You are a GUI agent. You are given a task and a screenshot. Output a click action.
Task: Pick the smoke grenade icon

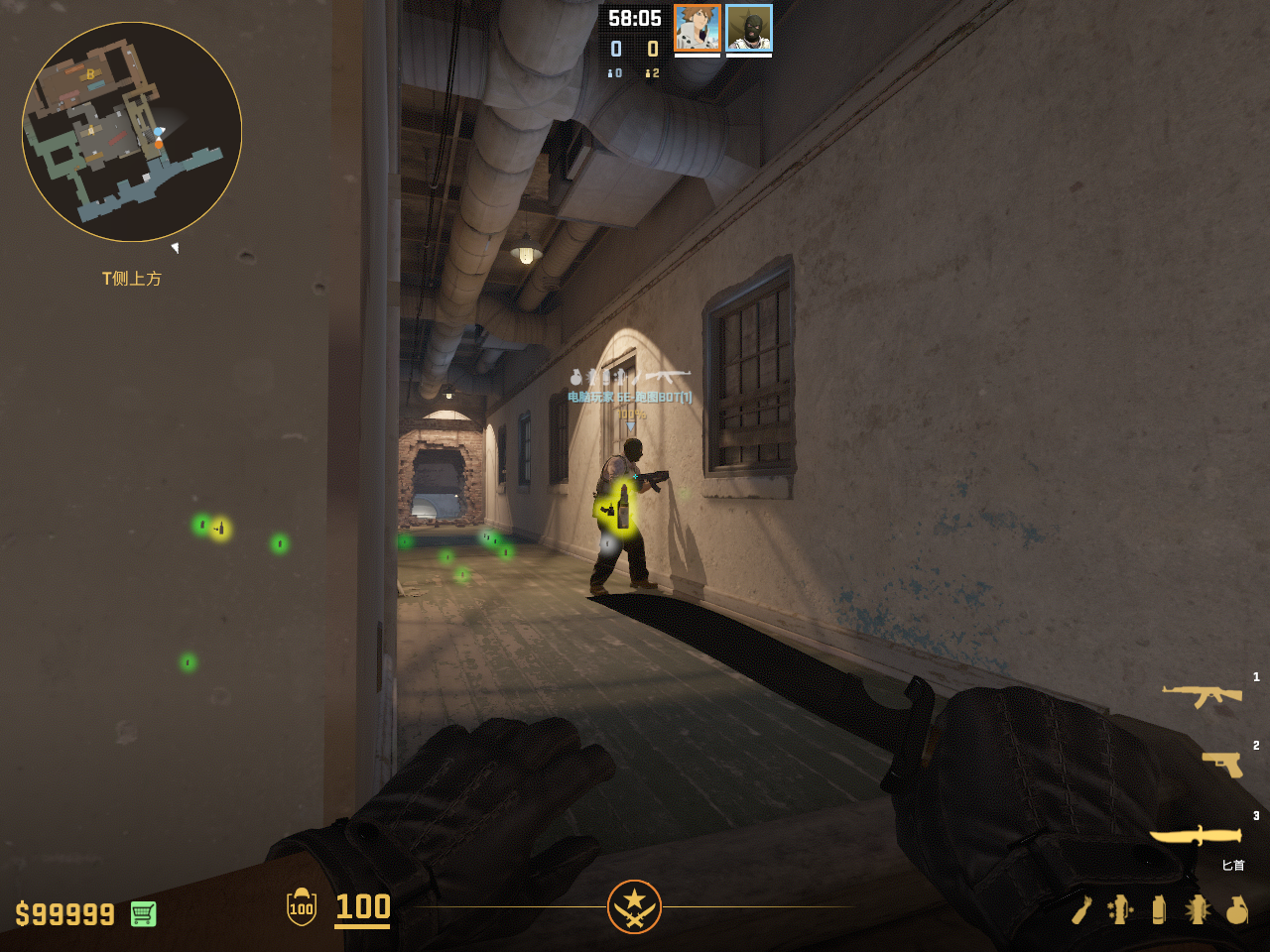click(x=1159, y=909)
